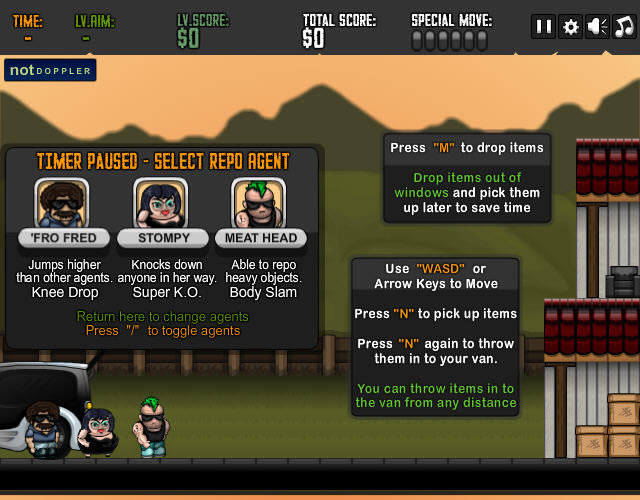640x500 pixels.
Task: Toggle sound effects speaker icon
Action: click(598, 27)
